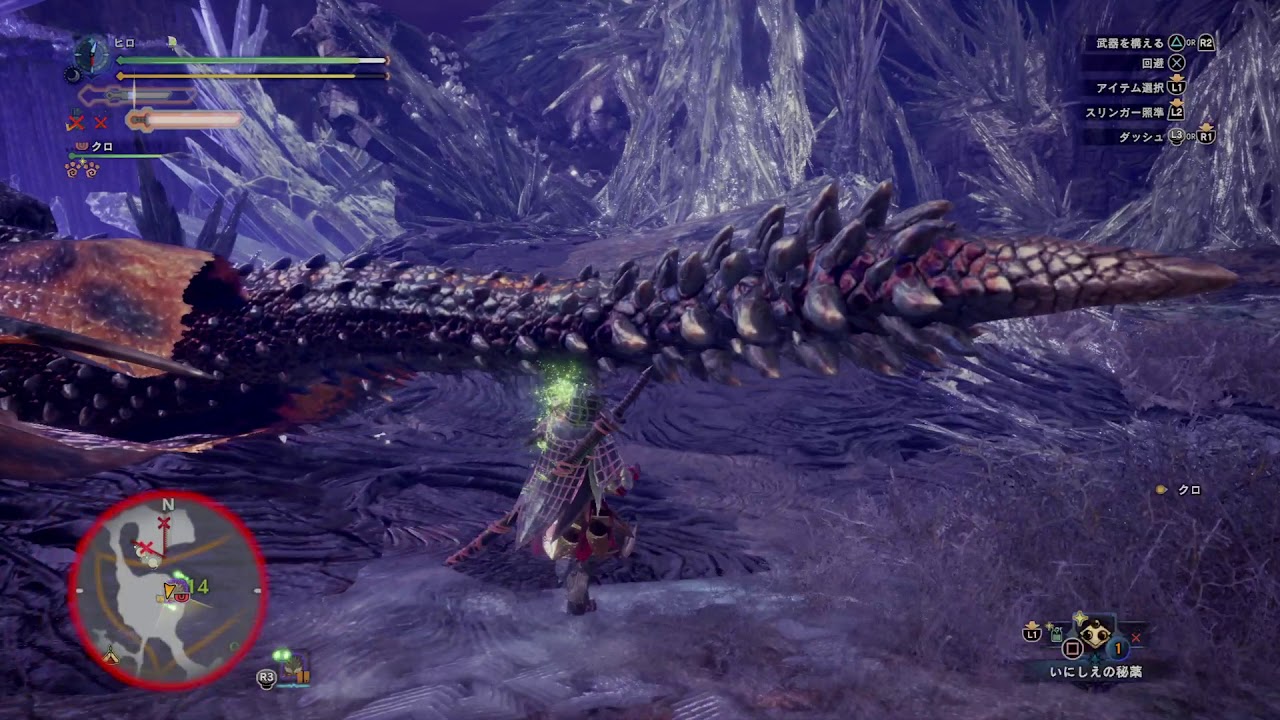The width and height of the screenshot is (1280, 720).
Task: Open the circular minimap
Action: (x=168, y=590)
